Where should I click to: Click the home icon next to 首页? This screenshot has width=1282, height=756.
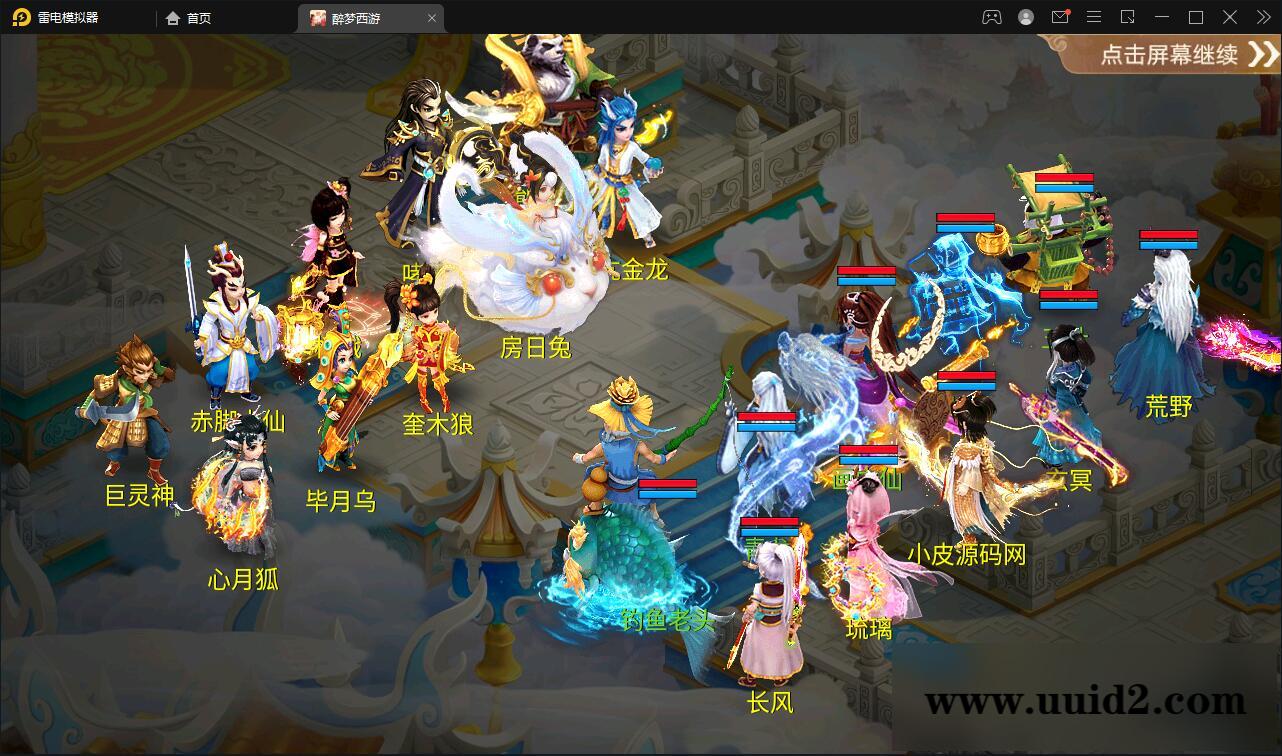pyautogui.click(x=174, y=17)
